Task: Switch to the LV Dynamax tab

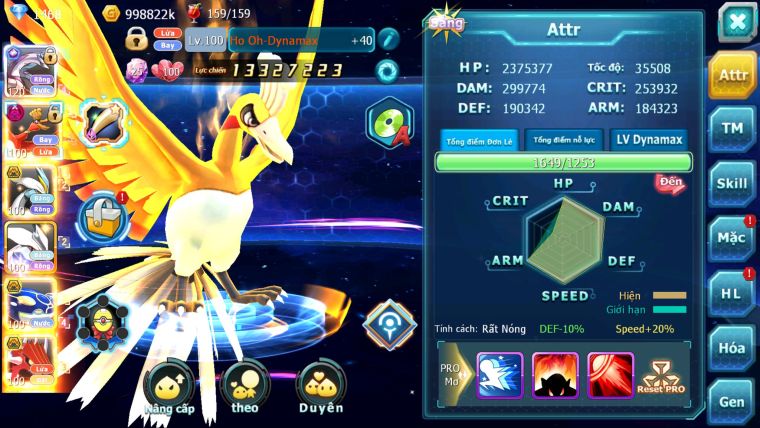Action: point(649,140)
